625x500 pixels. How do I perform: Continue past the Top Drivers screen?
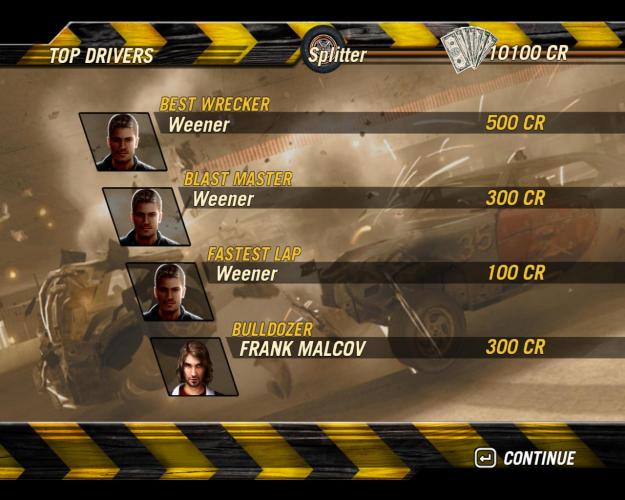click(x=526, y=458)
